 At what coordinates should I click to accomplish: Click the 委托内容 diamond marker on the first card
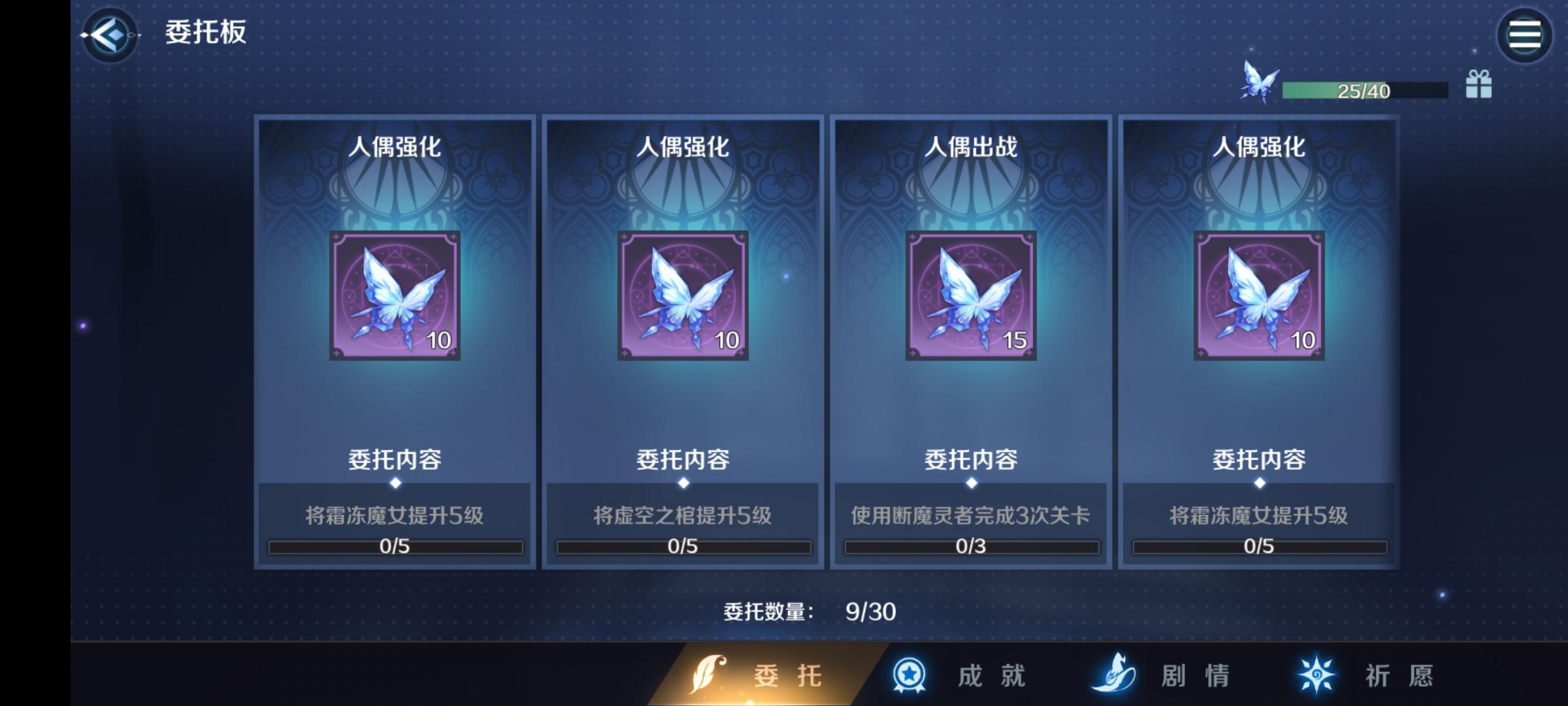coord(395,482)
